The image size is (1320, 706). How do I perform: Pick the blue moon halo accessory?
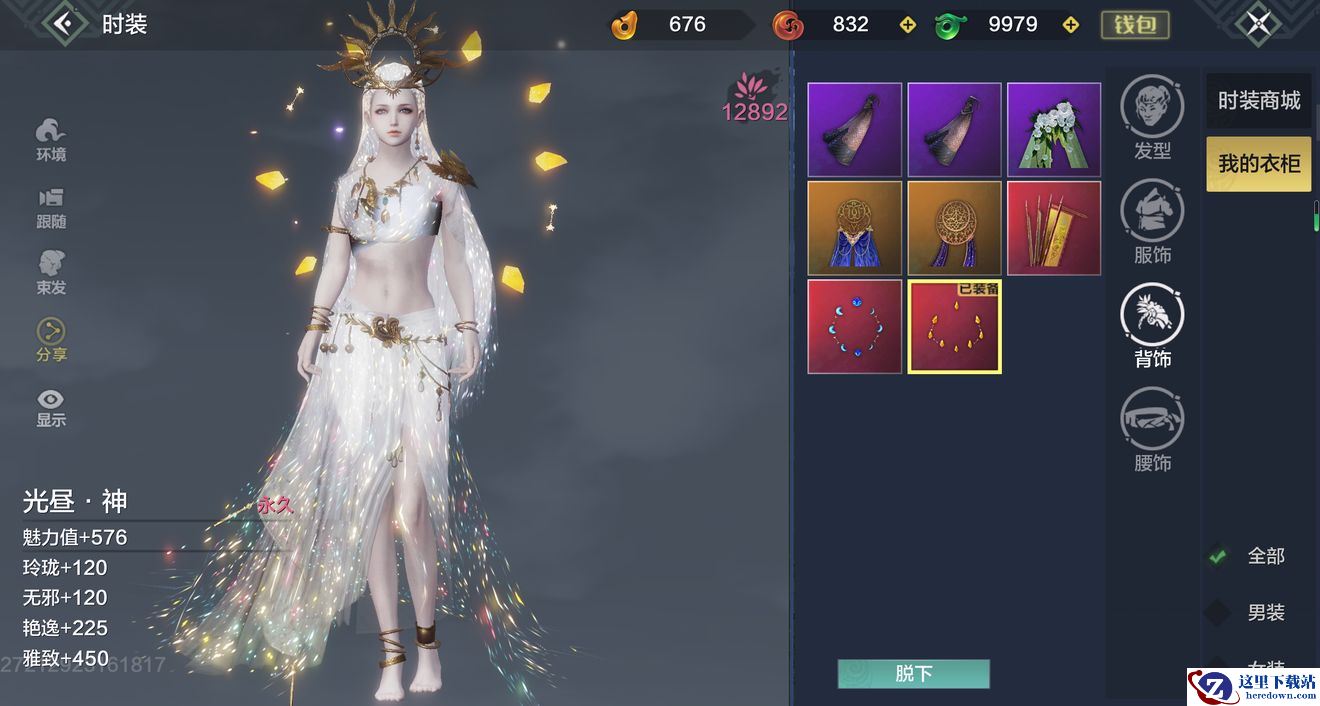(x=854, y=327)
